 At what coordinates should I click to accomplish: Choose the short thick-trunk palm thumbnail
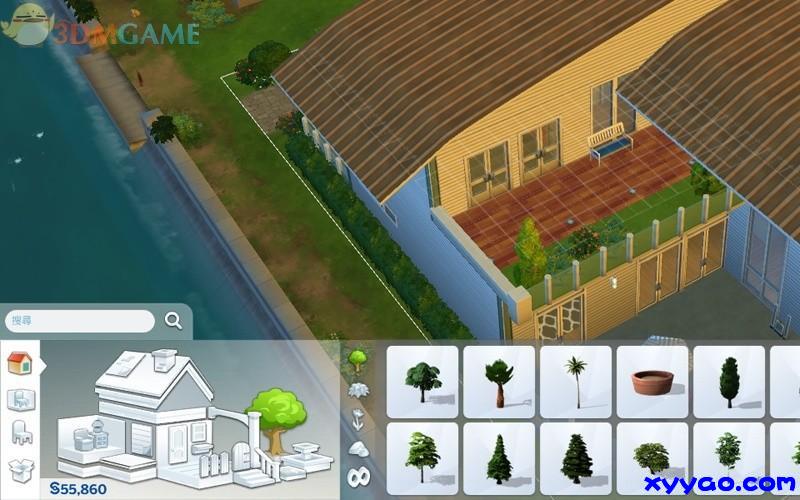click(498, 381)
